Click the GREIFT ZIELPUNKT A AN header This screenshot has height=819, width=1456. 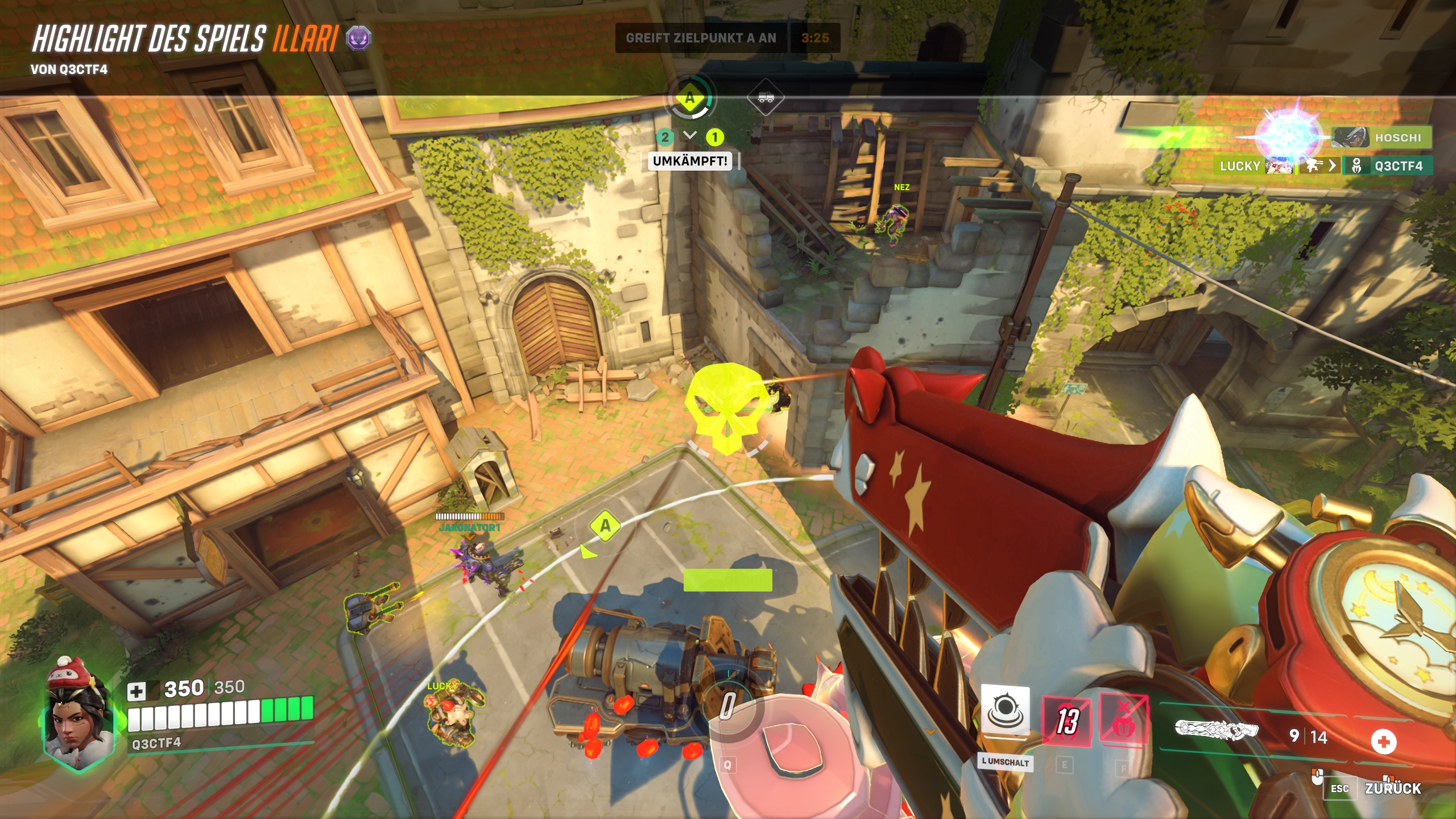click(701, 39)
